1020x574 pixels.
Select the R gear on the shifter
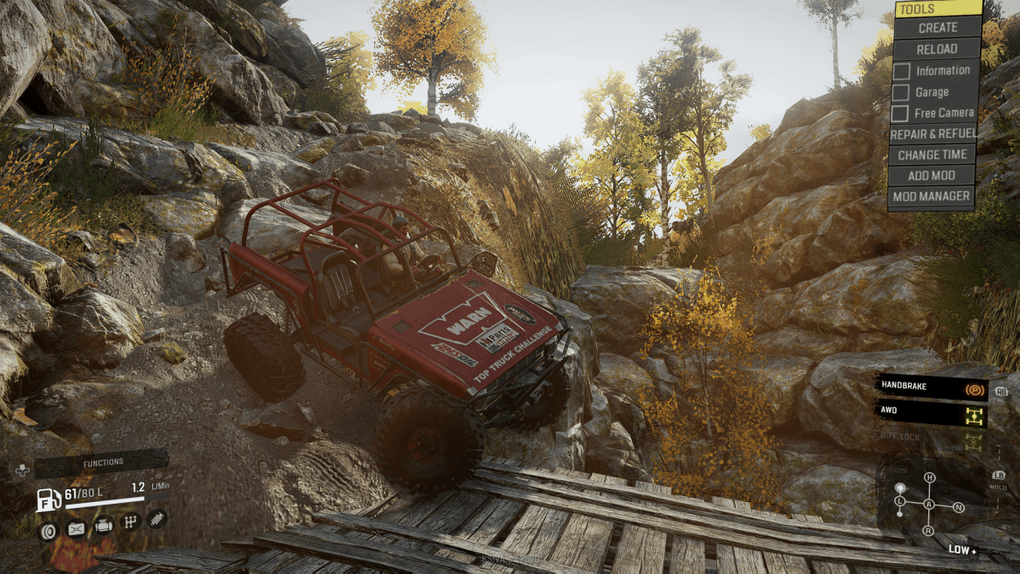[929, 530]
